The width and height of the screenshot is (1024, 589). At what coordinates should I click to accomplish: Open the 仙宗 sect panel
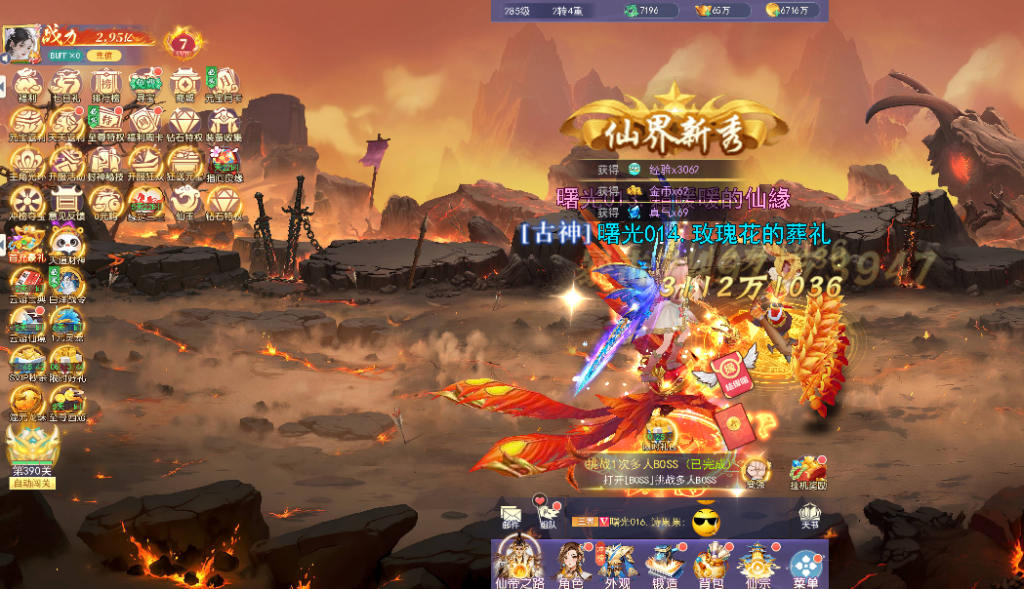tap(758, 564)
